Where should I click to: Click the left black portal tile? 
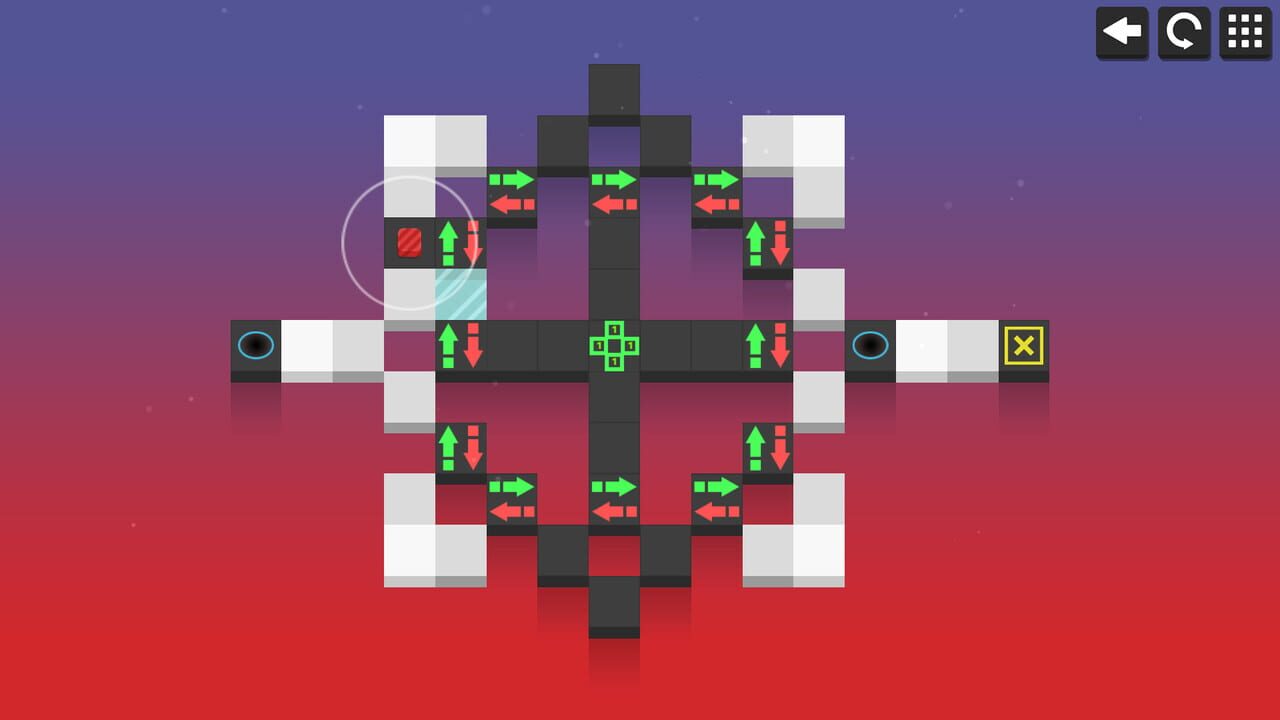[256, 346]
